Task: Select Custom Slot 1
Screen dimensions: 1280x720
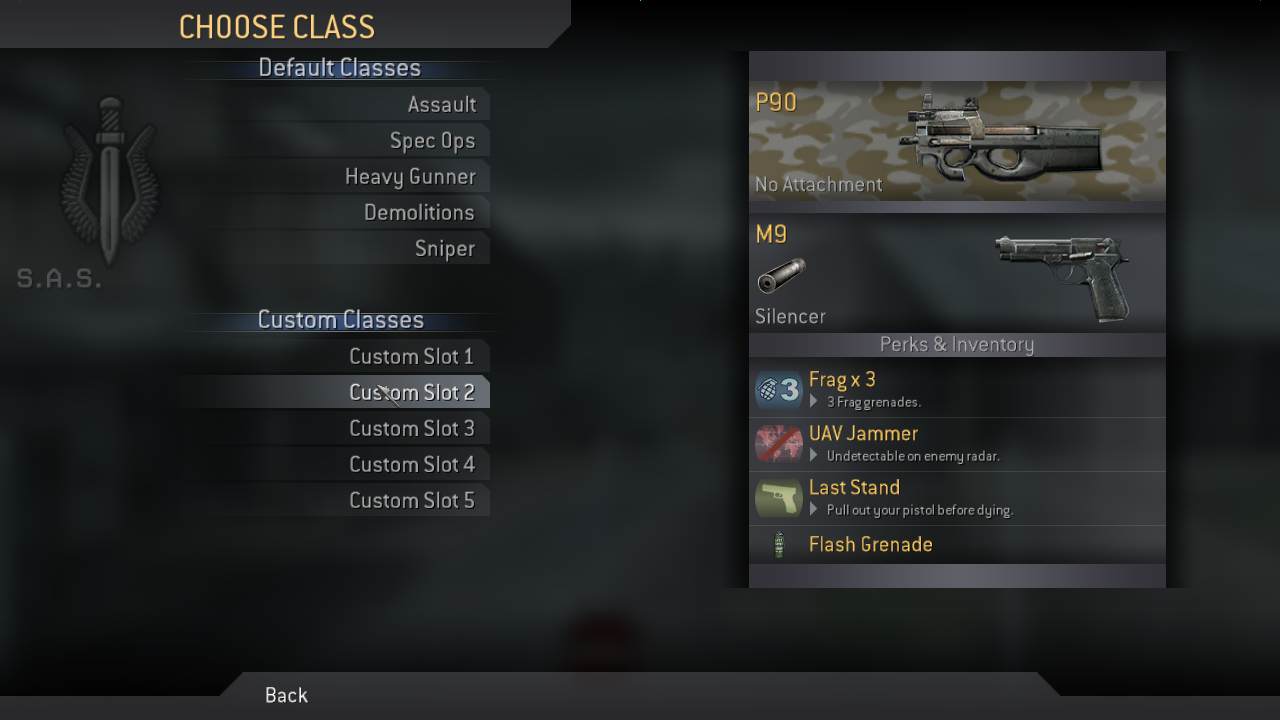Action: pyautogui.click(x=411, y=357)
